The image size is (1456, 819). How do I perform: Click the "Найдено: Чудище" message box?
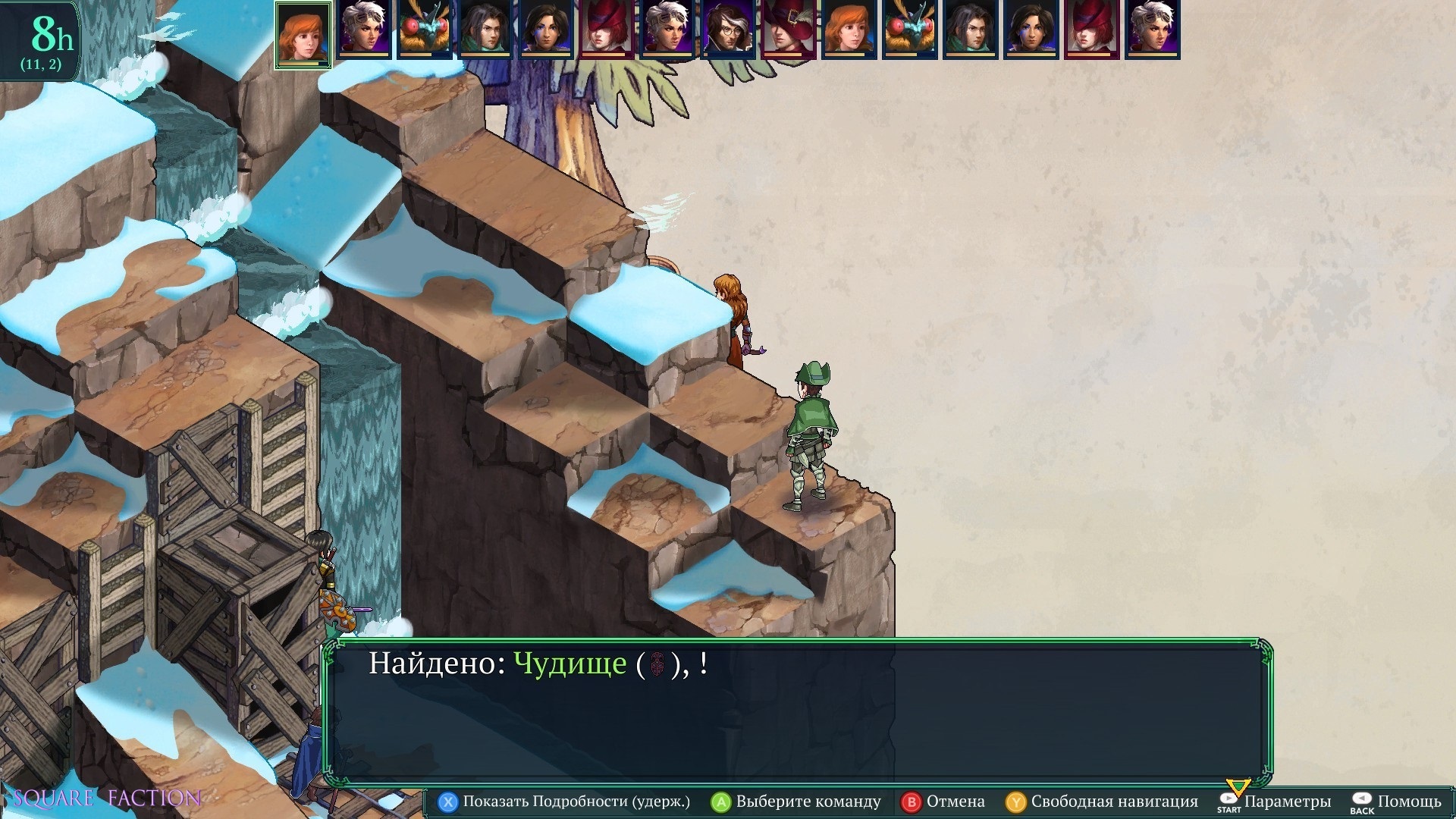click(x=797, y=713)
